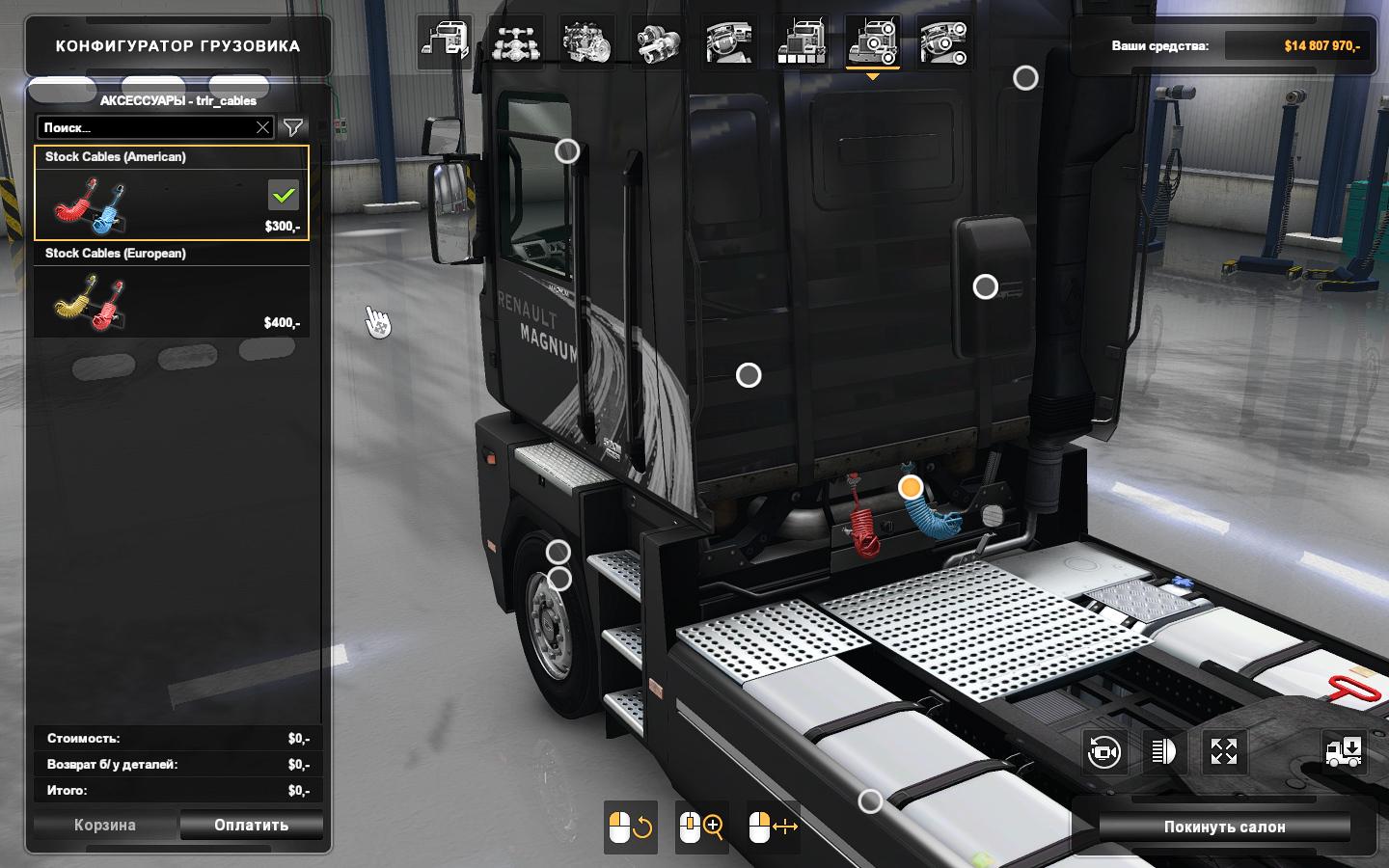This screenshot has width=1389, height=868.
Task: Switch to the interior steering wheel category
Action: pos(730,42)
